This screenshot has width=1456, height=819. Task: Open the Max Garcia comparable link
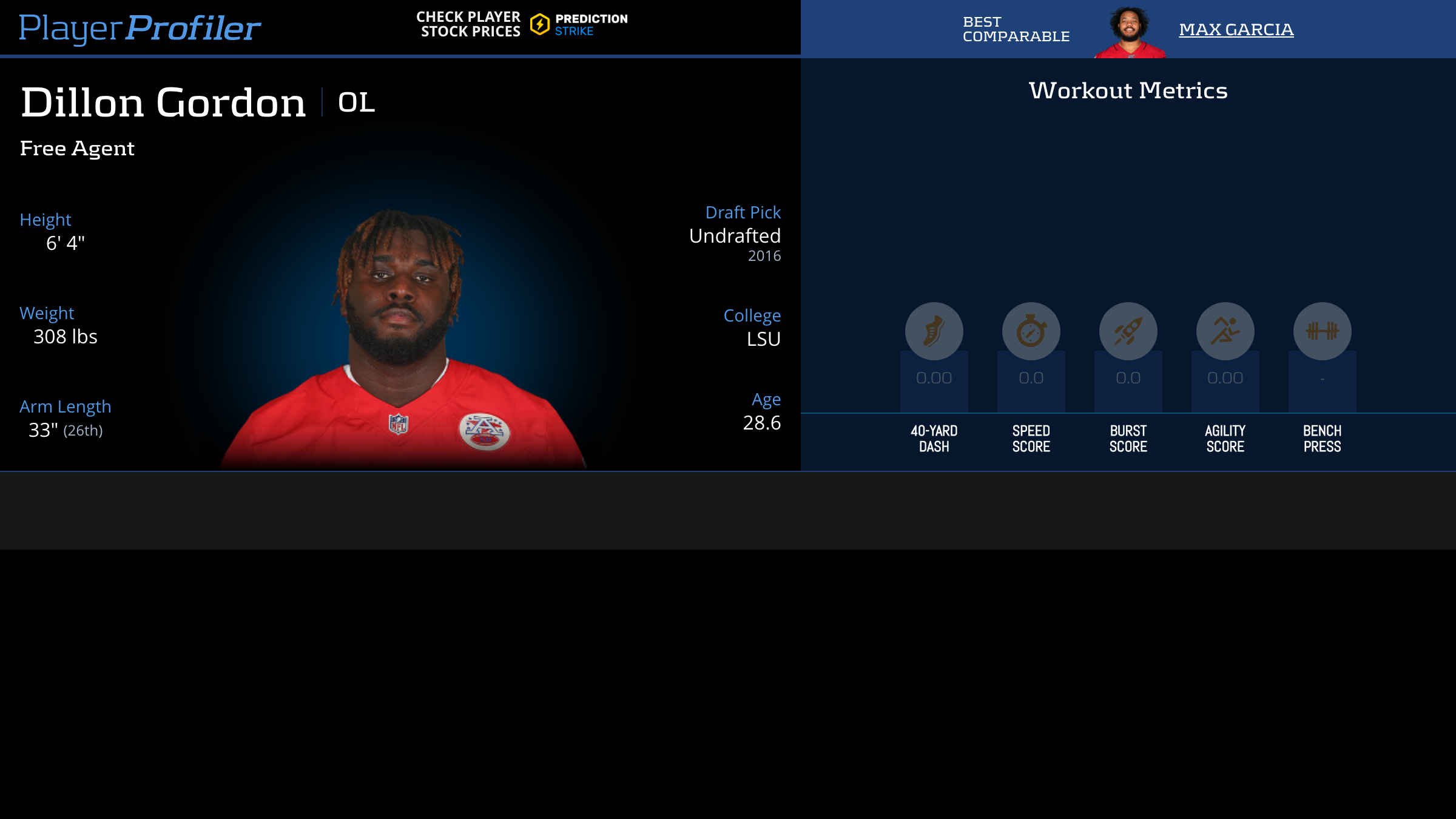(x=1236, y=29)
